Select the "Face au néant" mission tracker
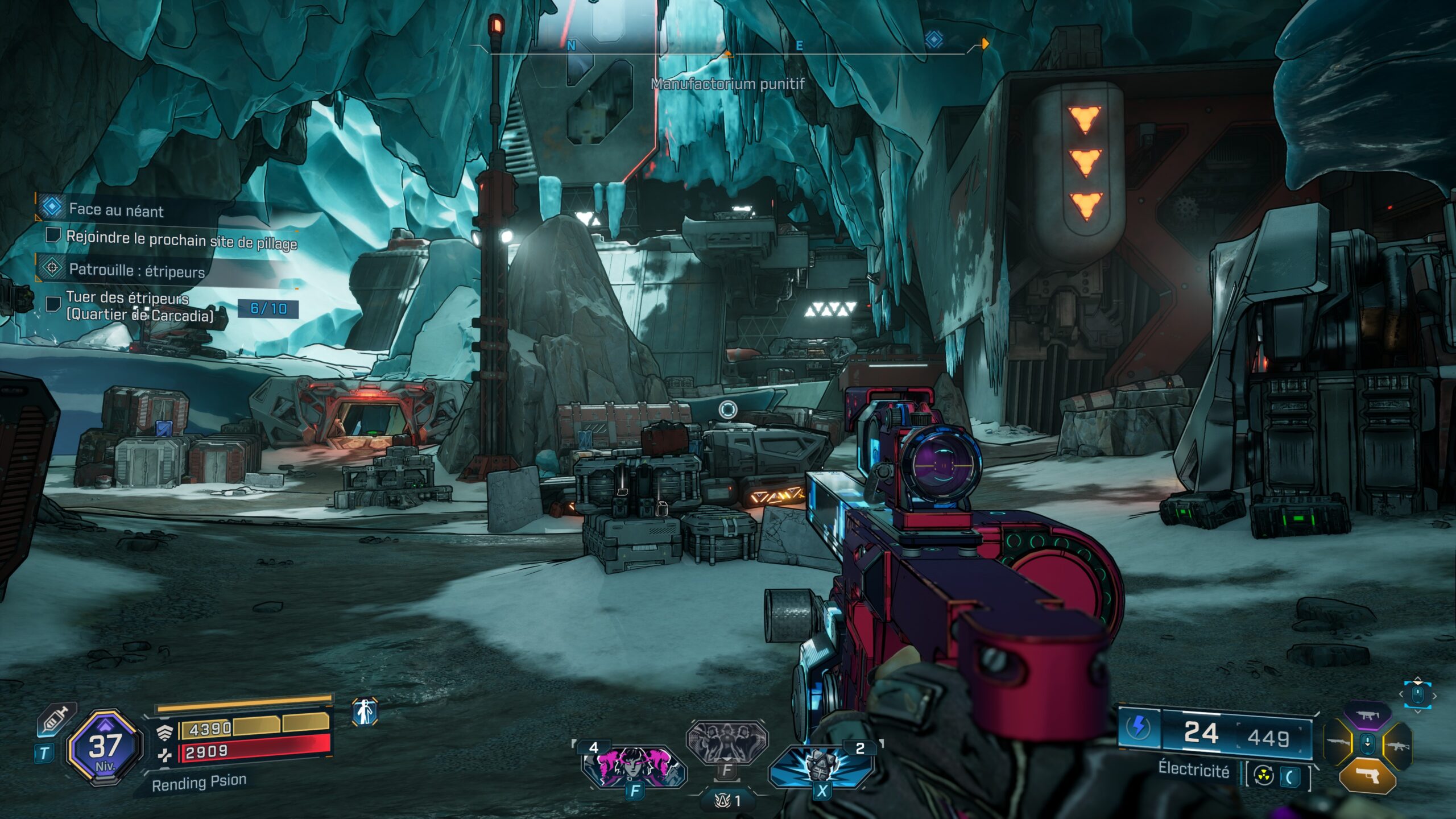 point(116,210)
